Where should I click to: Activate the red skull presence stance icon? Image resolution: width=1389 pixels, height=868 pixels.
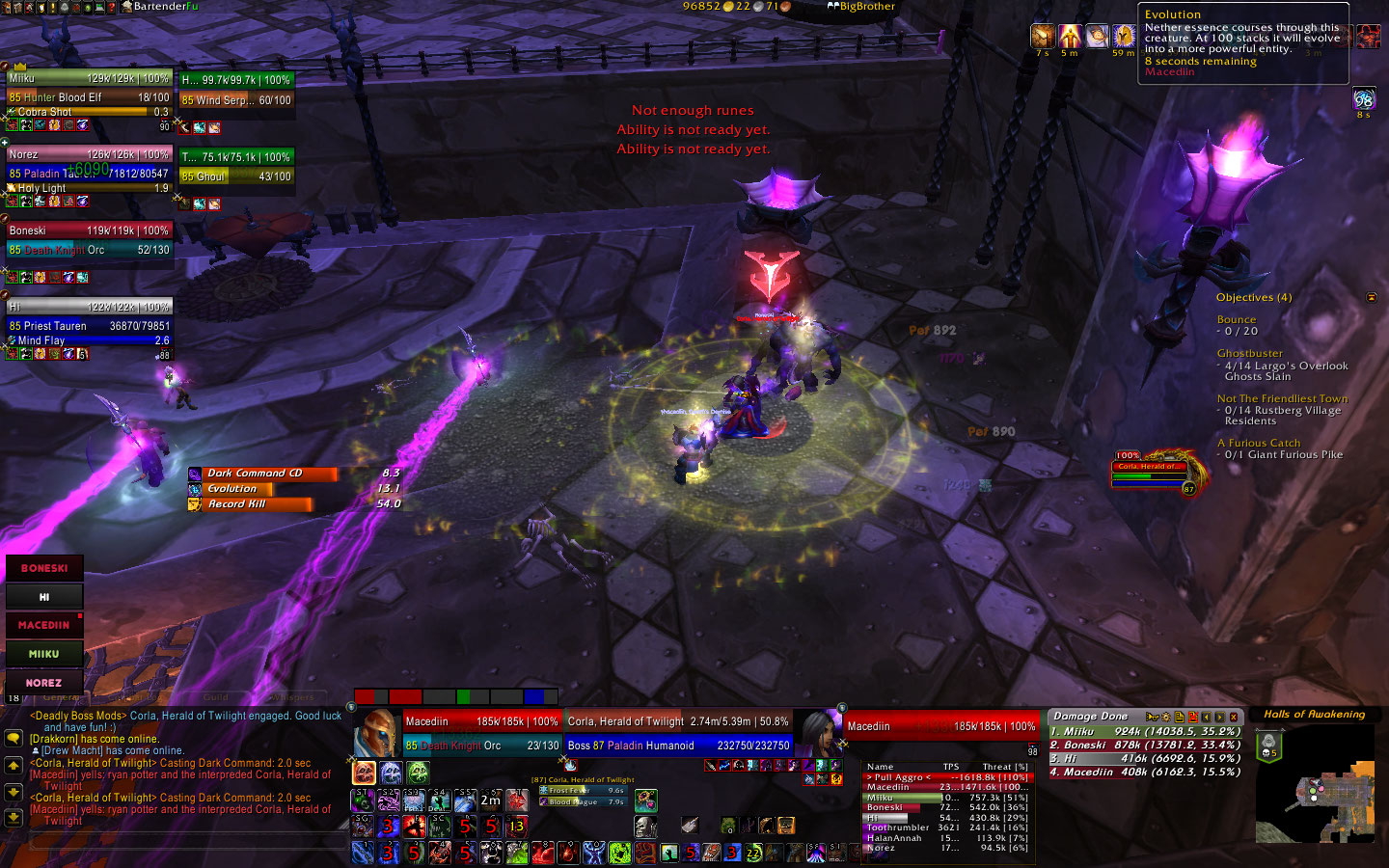364,773
